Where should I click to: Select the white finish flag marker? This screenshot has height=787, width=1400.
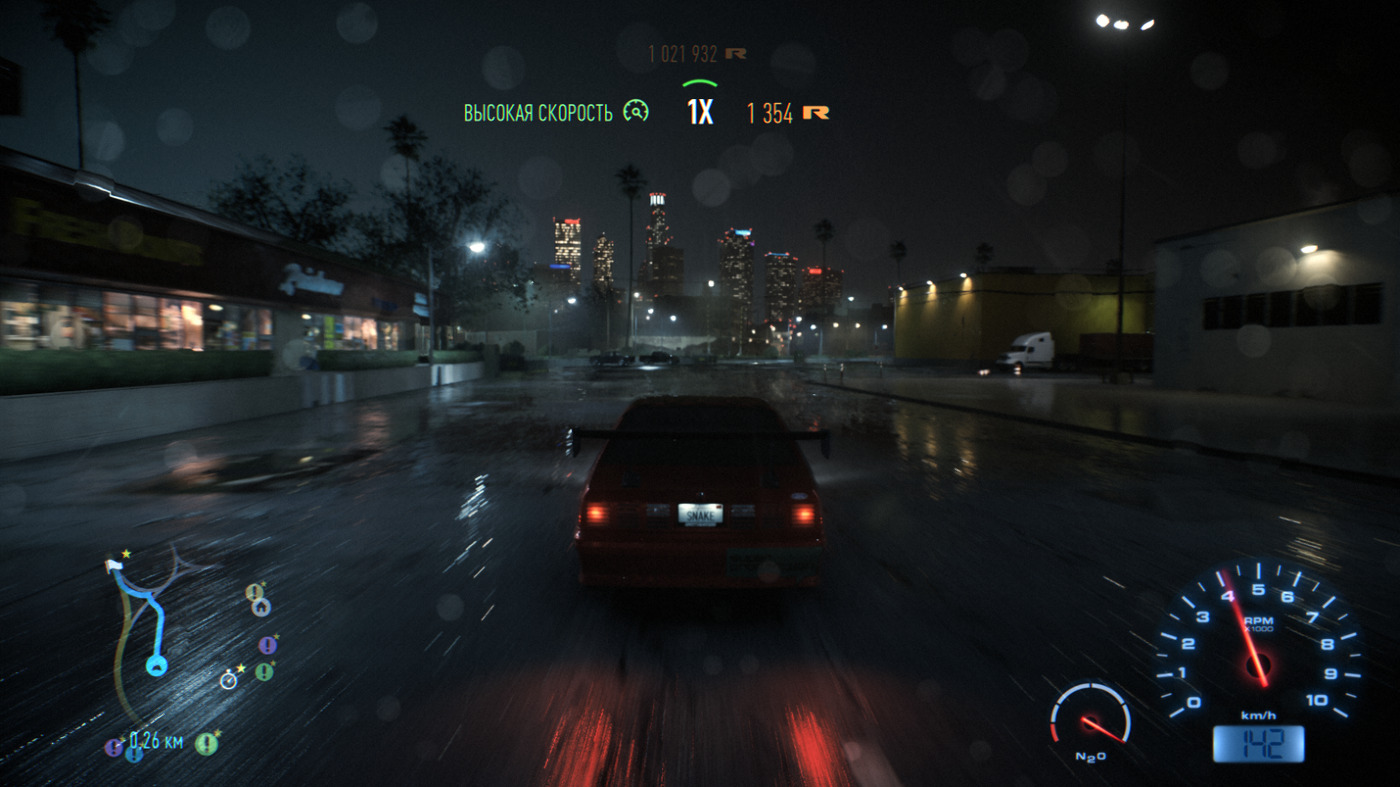click(x=113, y=566)
